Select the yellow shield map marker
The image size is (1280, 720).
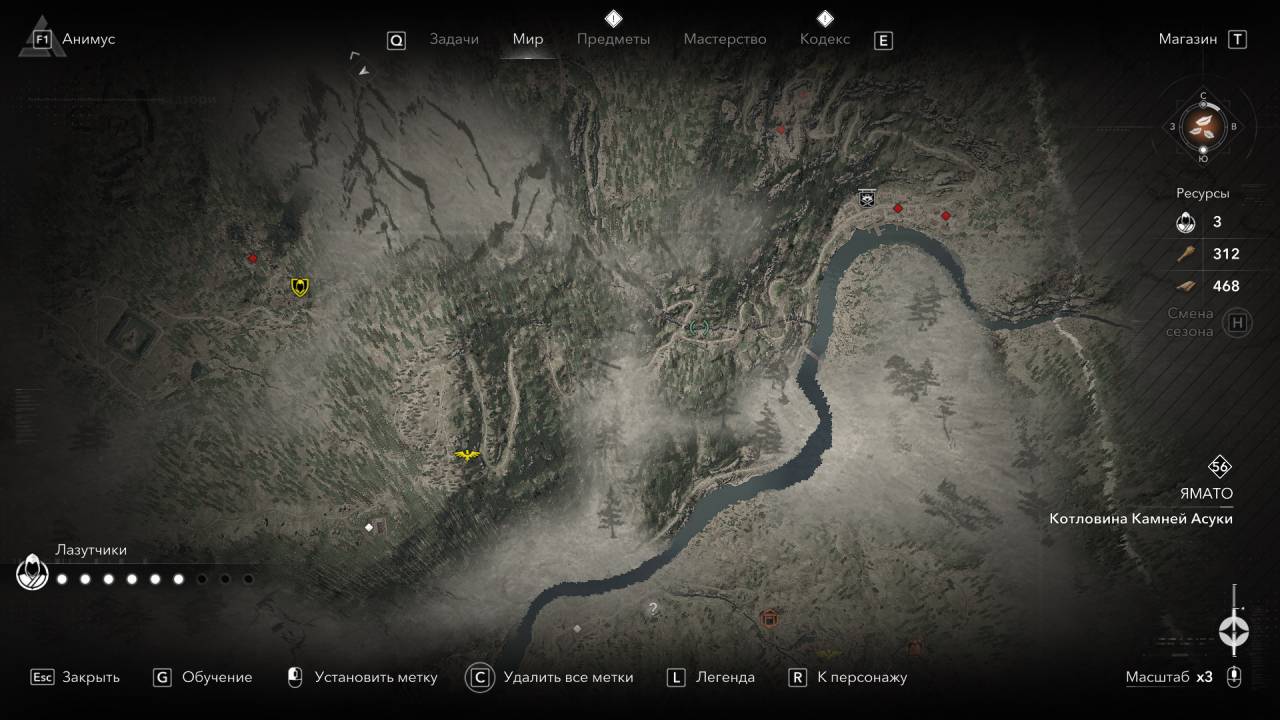click(299, 288)
